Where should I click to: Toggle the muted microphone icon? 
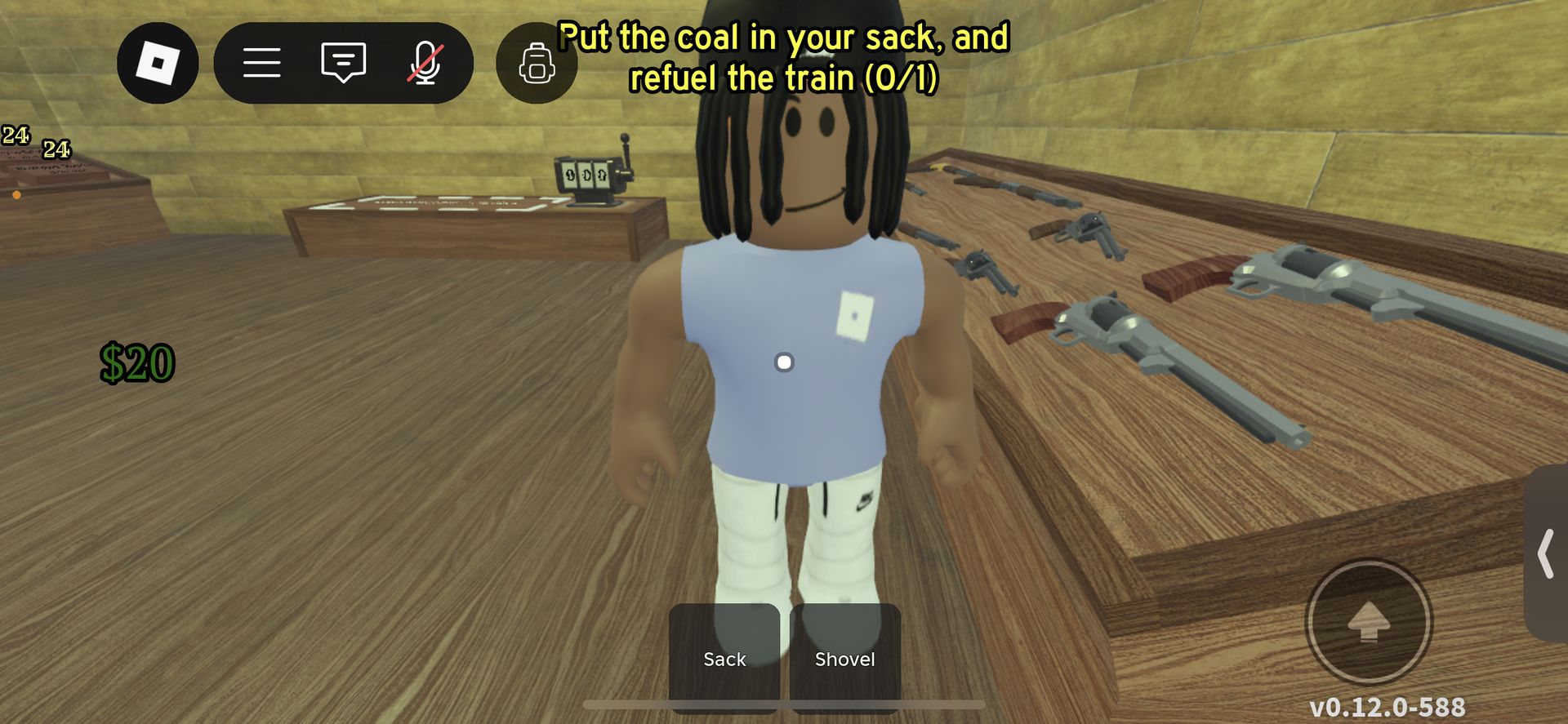click(425, 63)
